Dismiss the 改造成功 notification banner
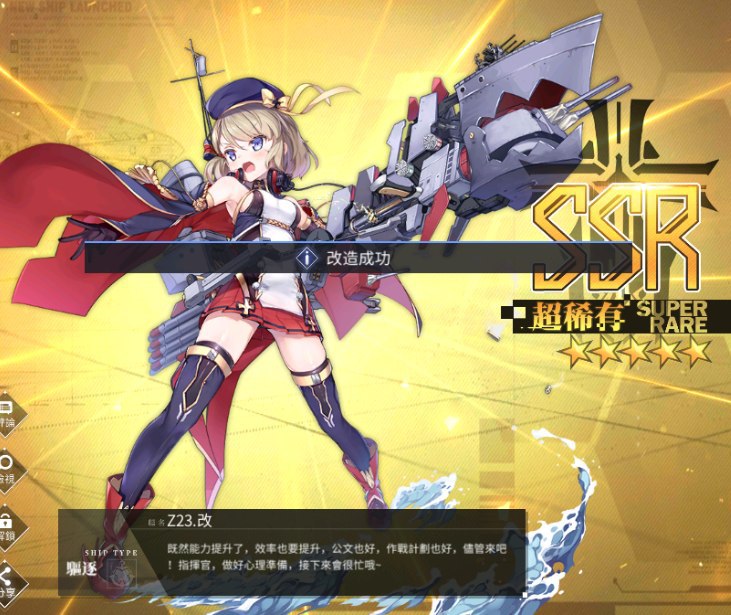 coord(357,257)
